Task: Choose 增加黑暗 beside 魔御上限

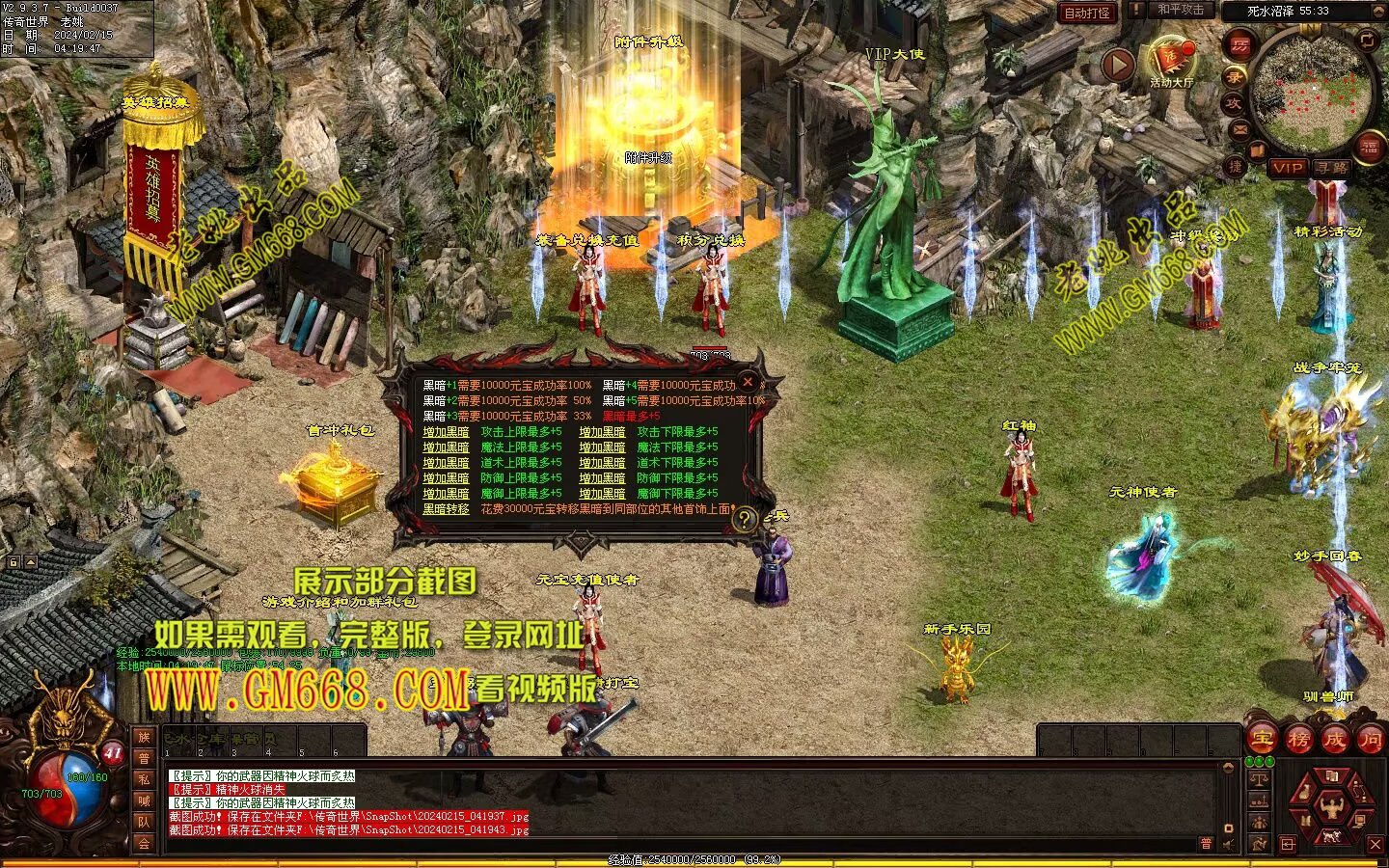Action: point(446,494)
